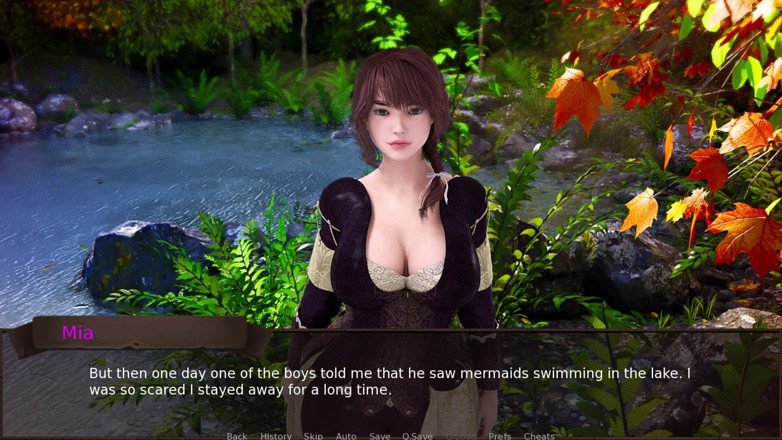Image resolution: width=782 pixels, height=440 pixels.
Task: Turn on Auto advance
Action: tap(346, 435)
